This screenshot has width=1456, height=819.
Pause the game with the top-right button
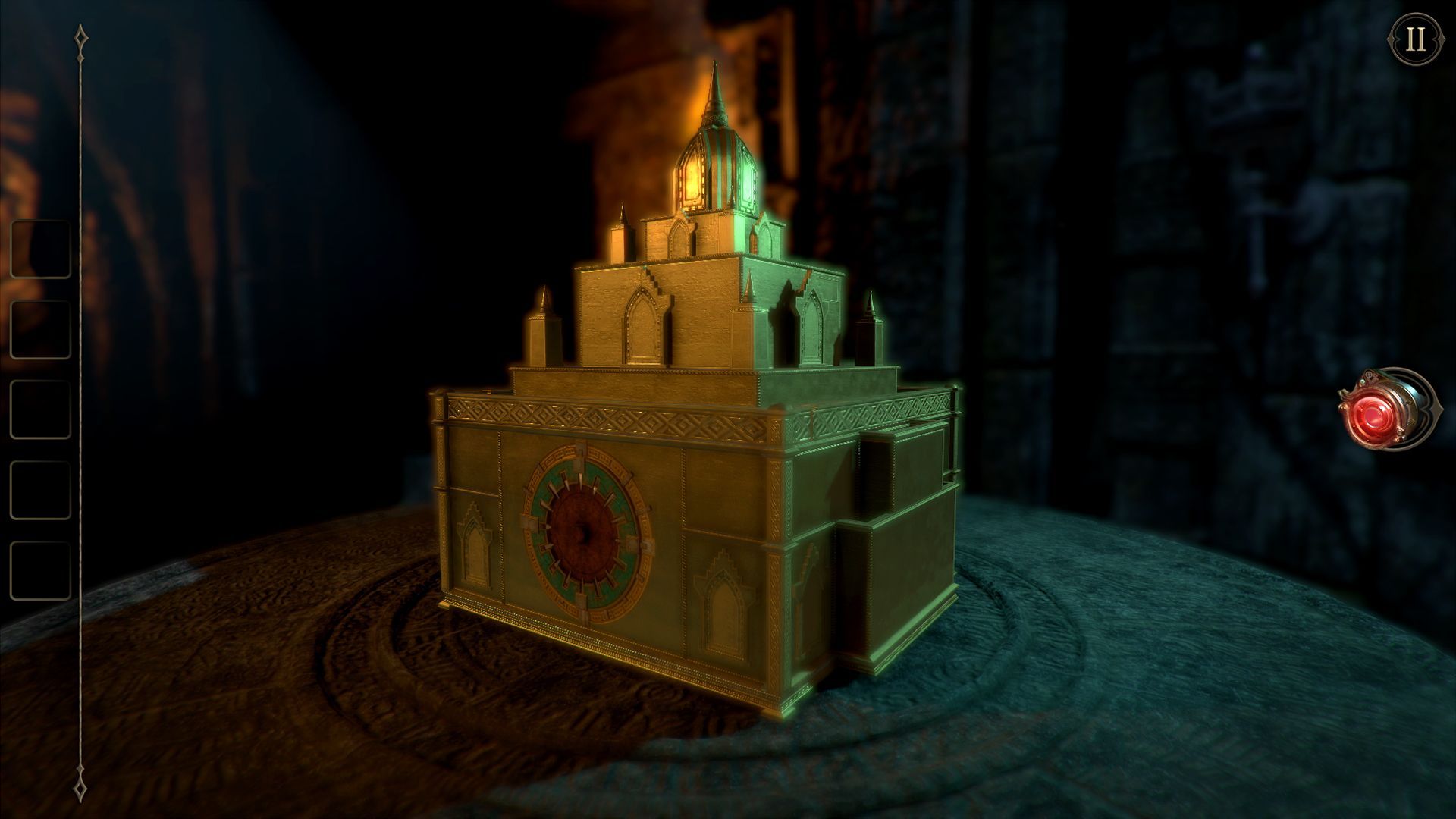(x=1416, y=39)
